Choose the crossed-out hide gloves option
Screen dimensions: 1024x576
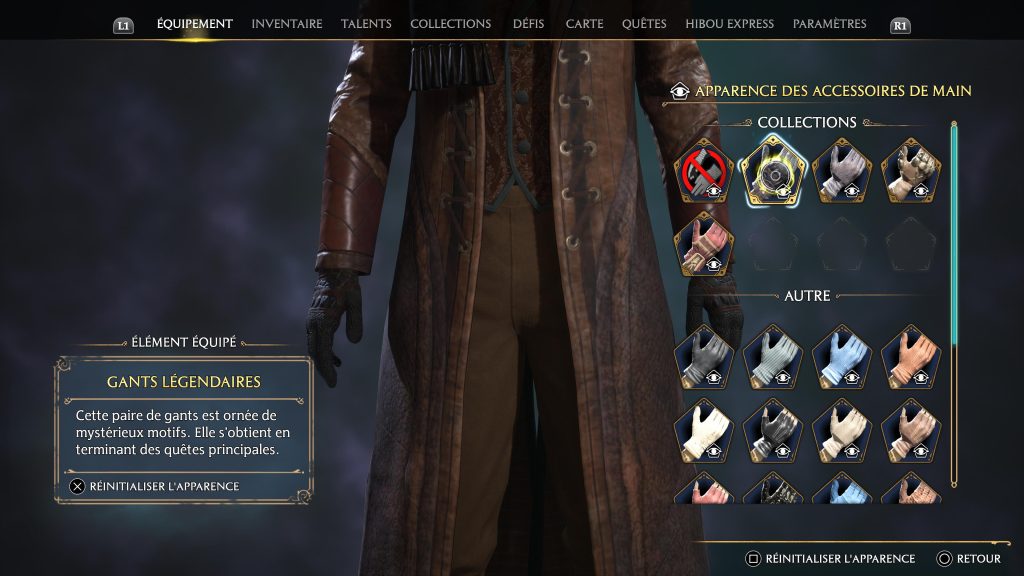703,169
